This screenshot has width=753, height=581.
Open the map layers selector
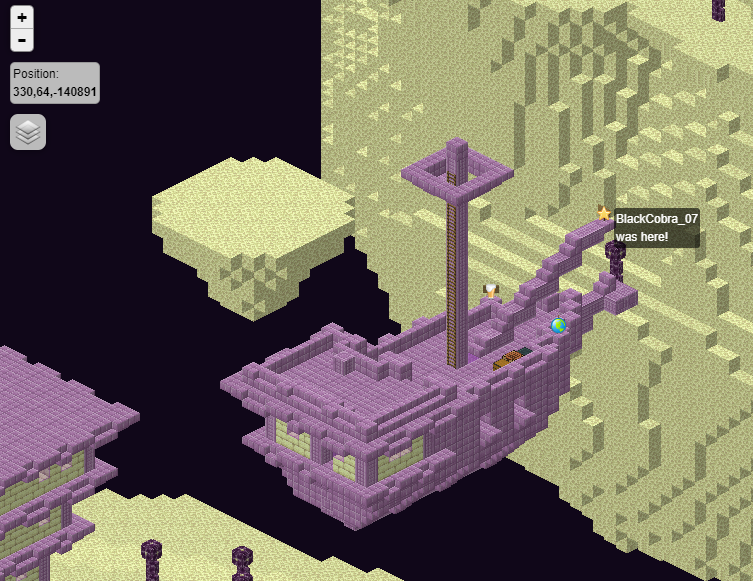point(28,132)
